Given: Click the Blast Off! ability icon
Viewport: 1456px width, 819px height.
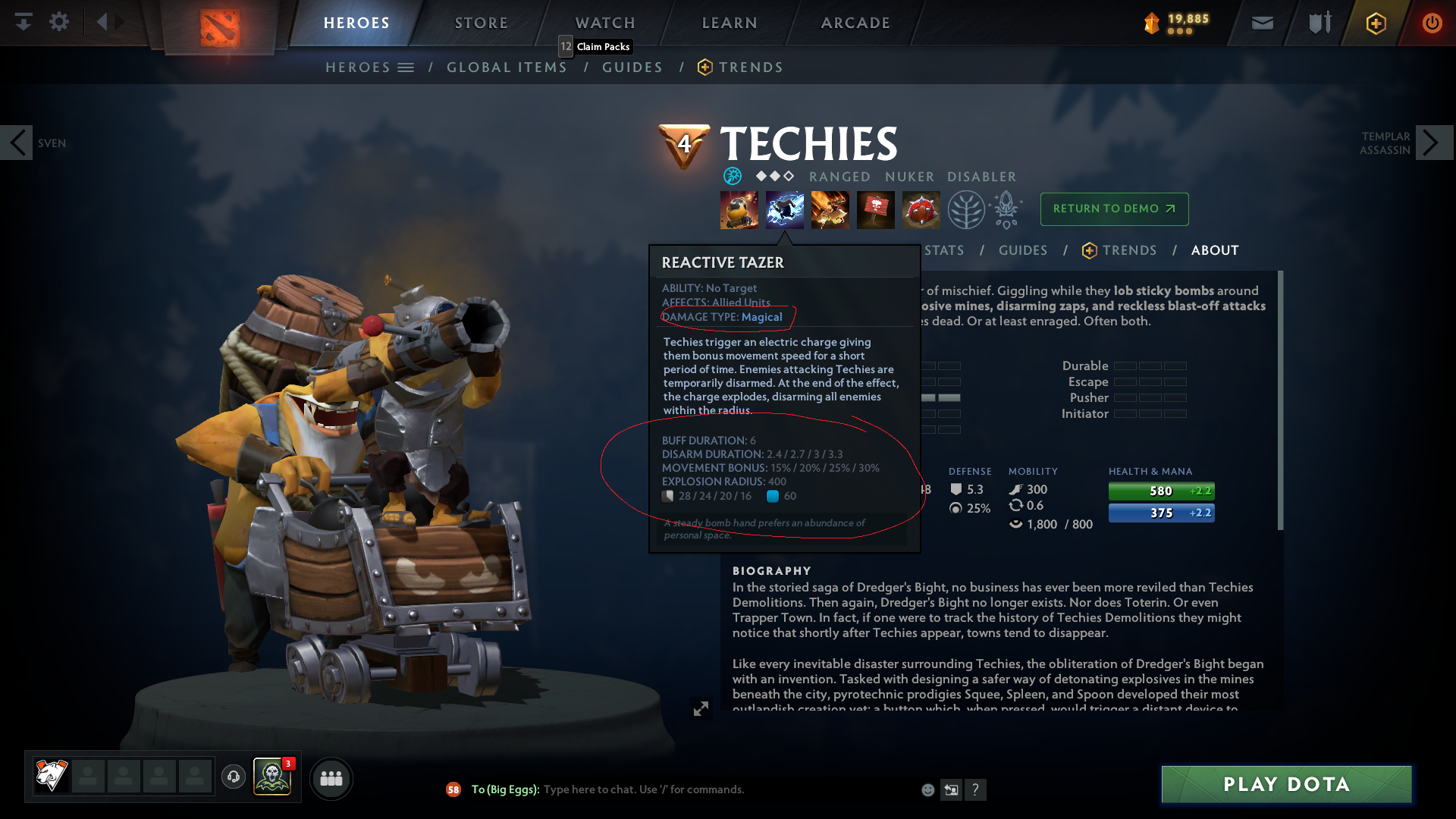Looking at the screenshot, I should [x=830, y=210].
